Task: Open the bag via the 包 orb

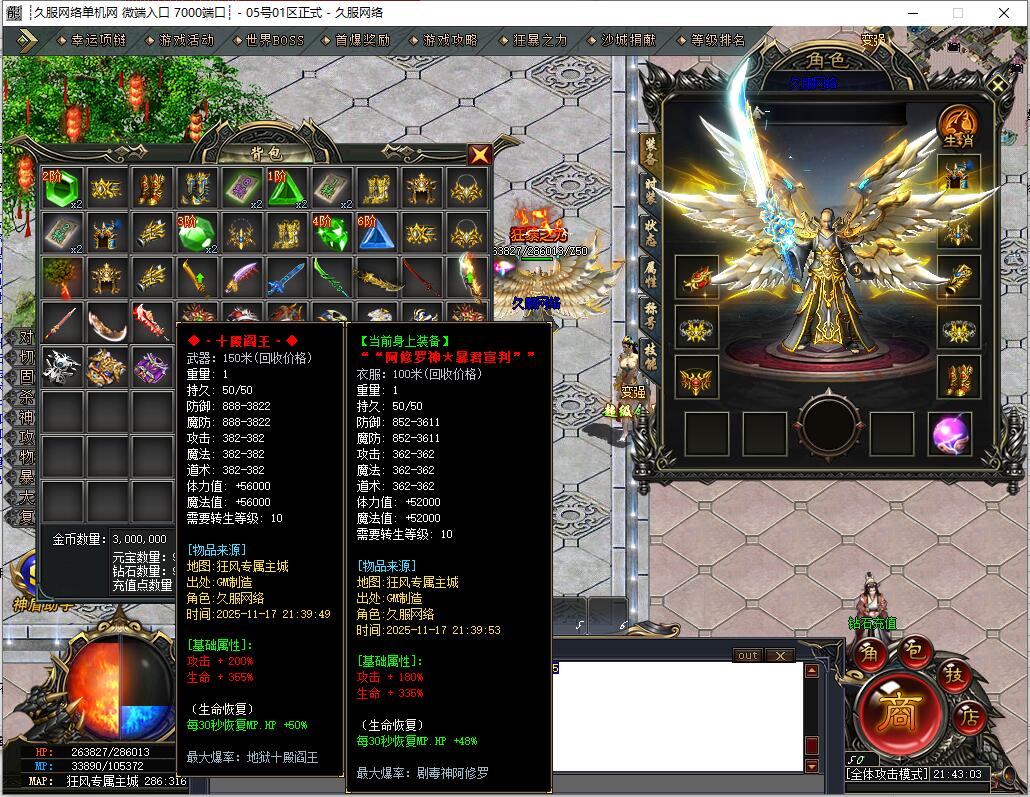Action: pyautogui.click(x=913, y=651)
